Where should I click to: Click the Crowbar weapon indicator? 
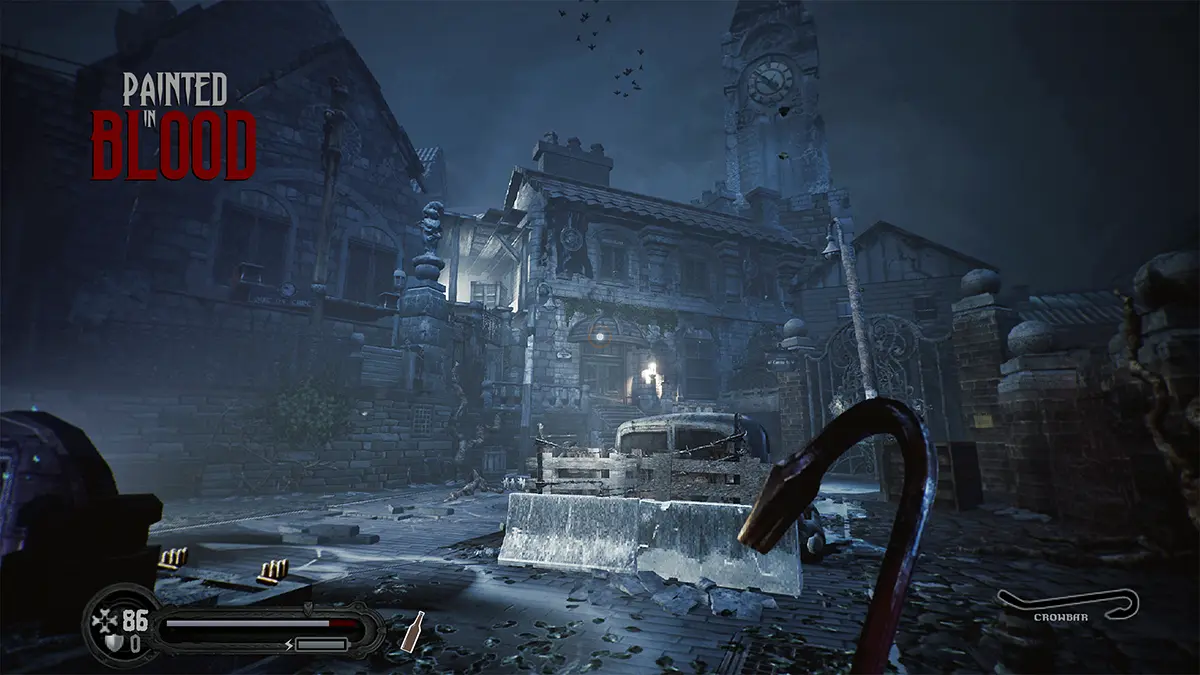[1068, 607]
